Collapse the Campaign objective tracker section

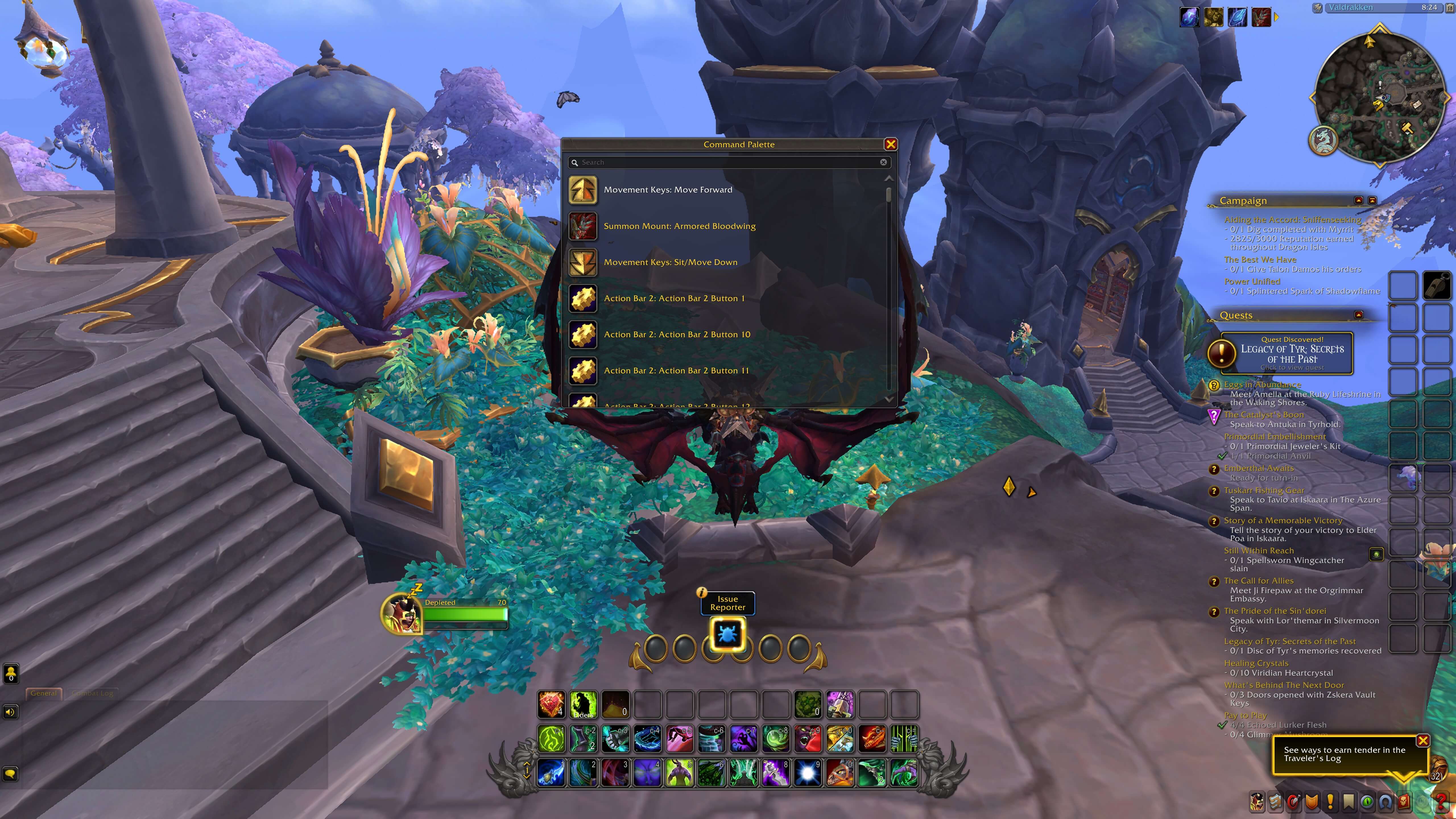point(1359,200)
